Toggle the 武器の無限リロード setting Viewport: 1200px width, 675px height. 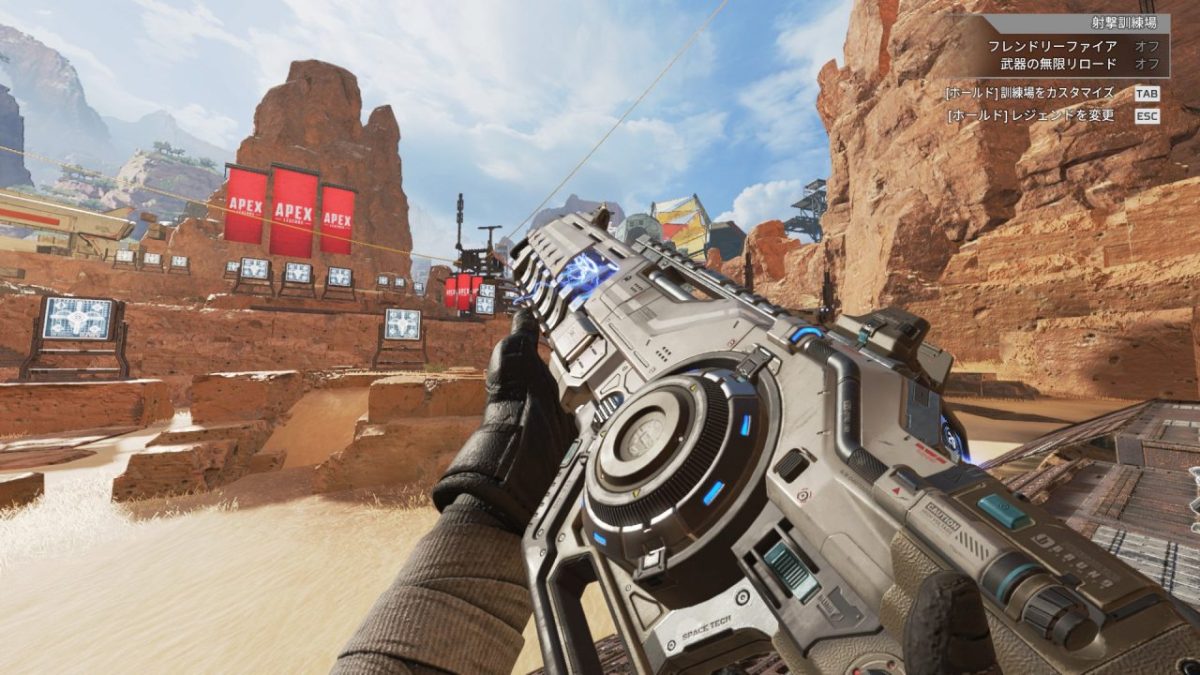pos(1146,63)
